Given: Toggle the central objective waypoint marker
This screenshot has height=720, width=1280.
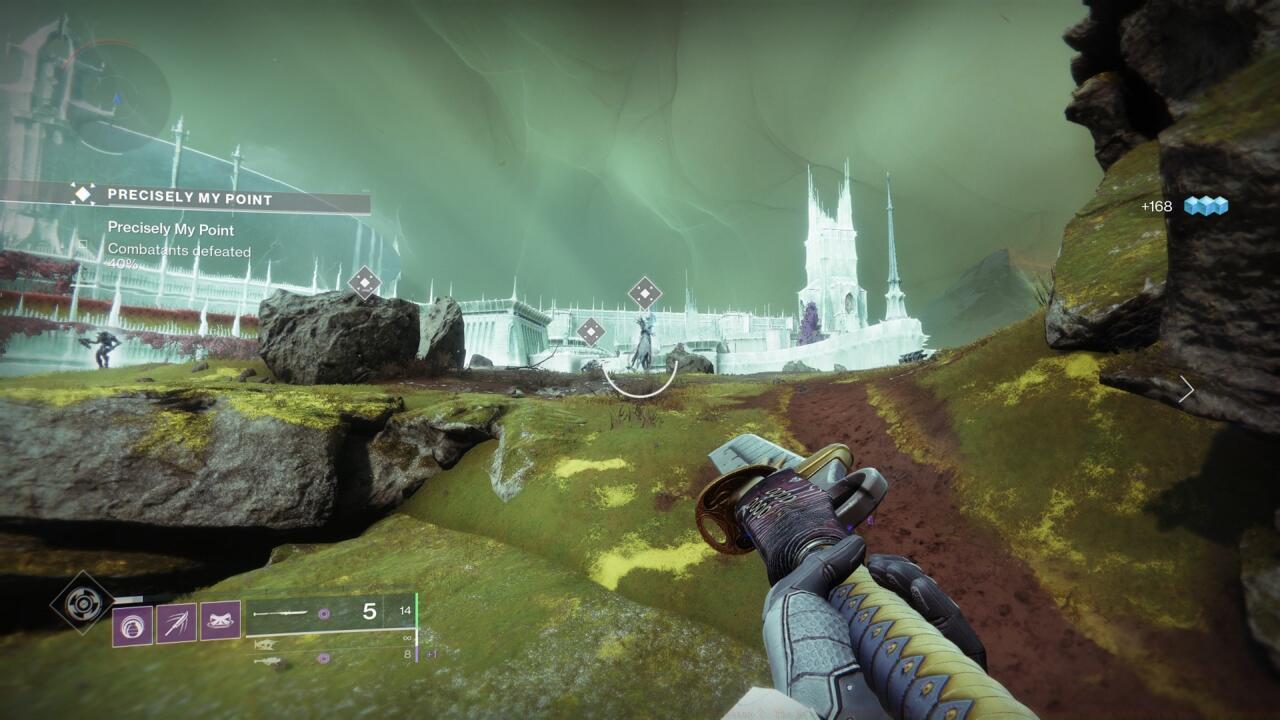Looking at the screenshot, I should [x=589, y=330].
